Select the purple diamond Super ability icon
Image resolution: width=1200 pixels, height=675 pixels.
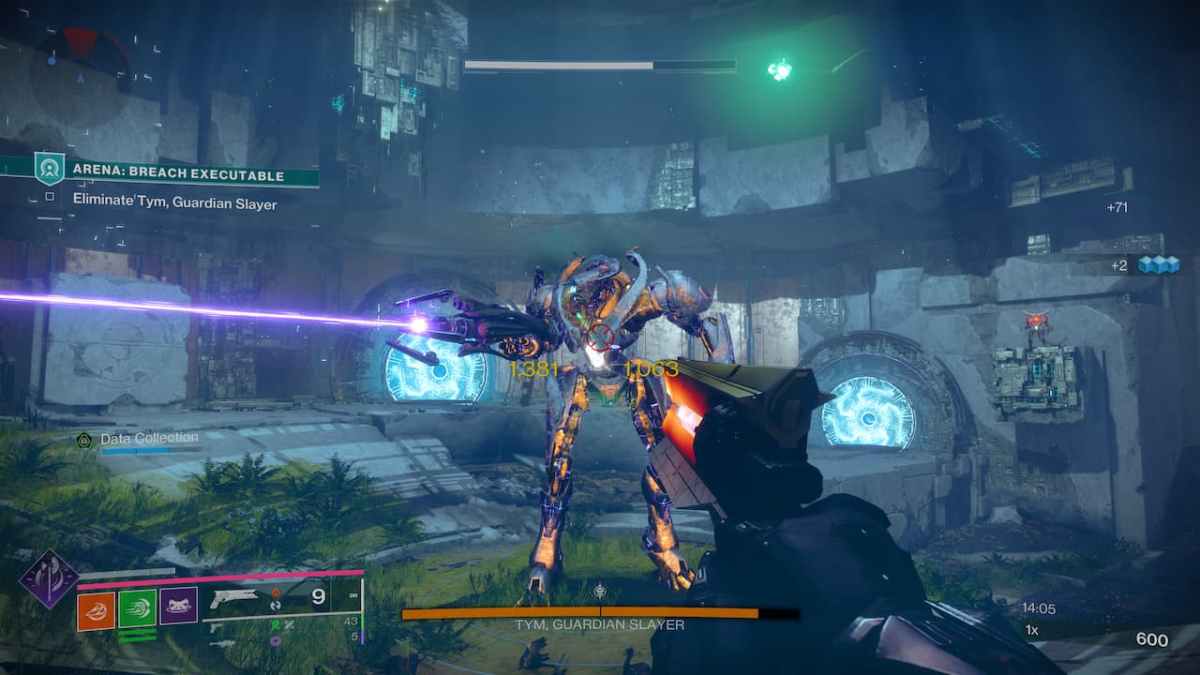coord(50,578)
